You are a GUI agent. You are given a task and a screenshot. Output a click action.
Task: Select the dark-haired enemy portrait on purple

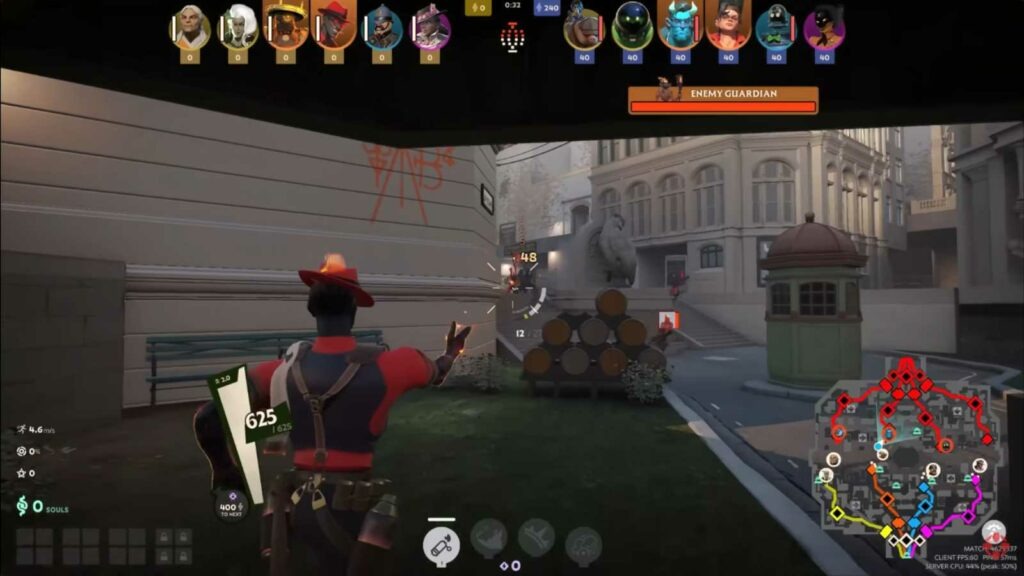tap(824, 27)
